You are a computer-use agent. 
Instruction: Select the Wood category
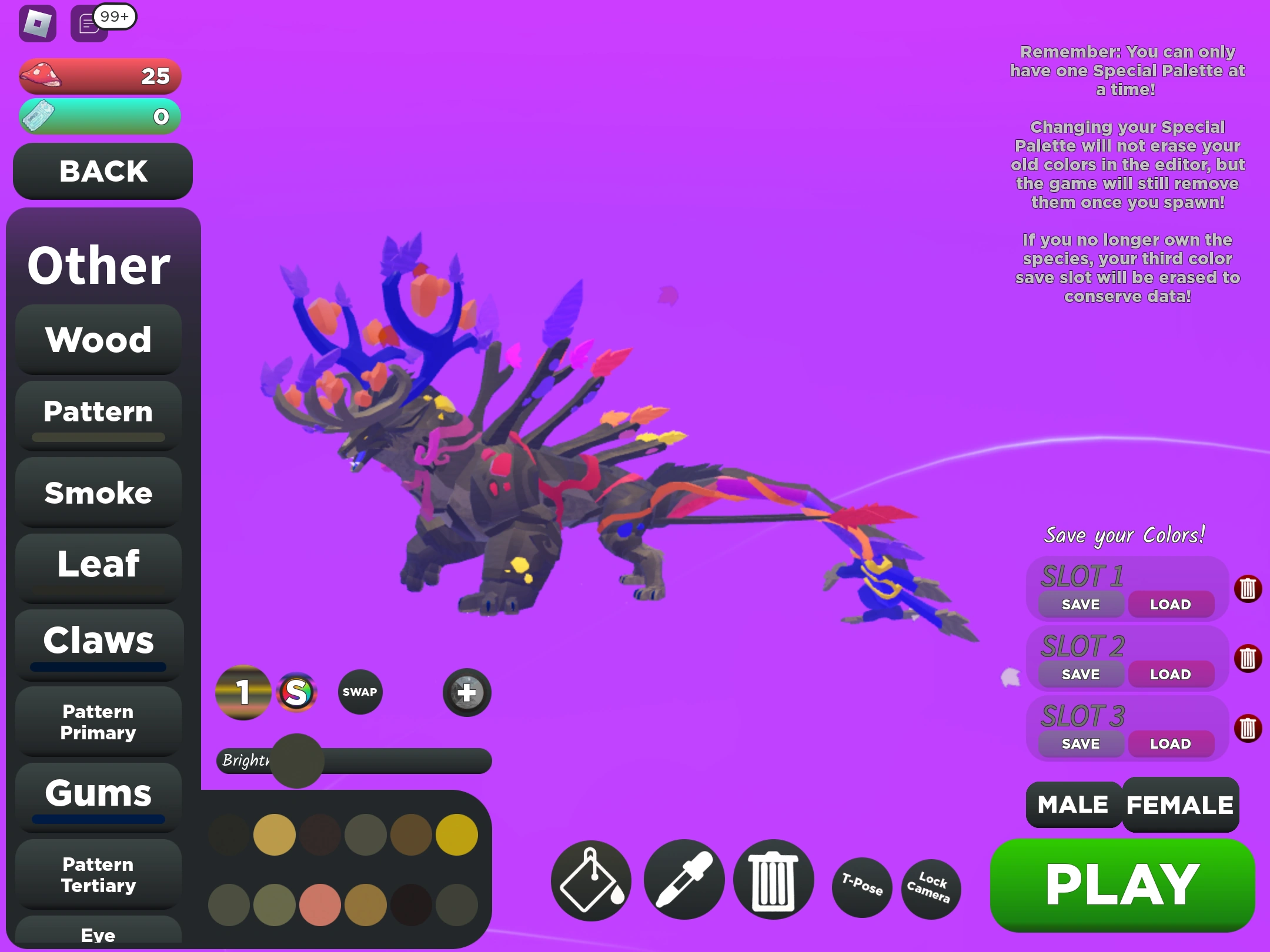pyautogui.click(x=98, y=339)
